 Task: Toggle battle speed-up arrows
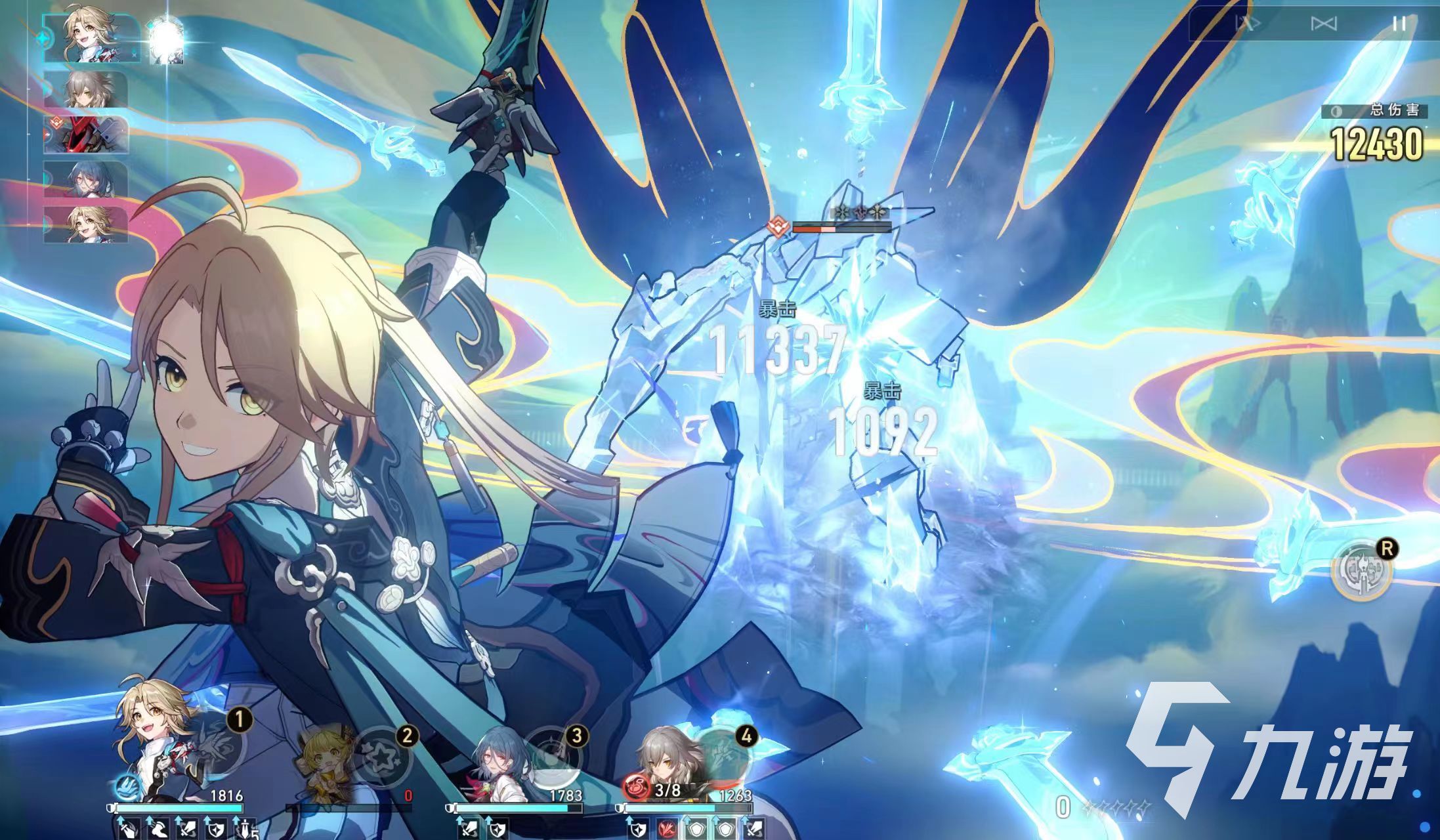[x=1248, y=24]
